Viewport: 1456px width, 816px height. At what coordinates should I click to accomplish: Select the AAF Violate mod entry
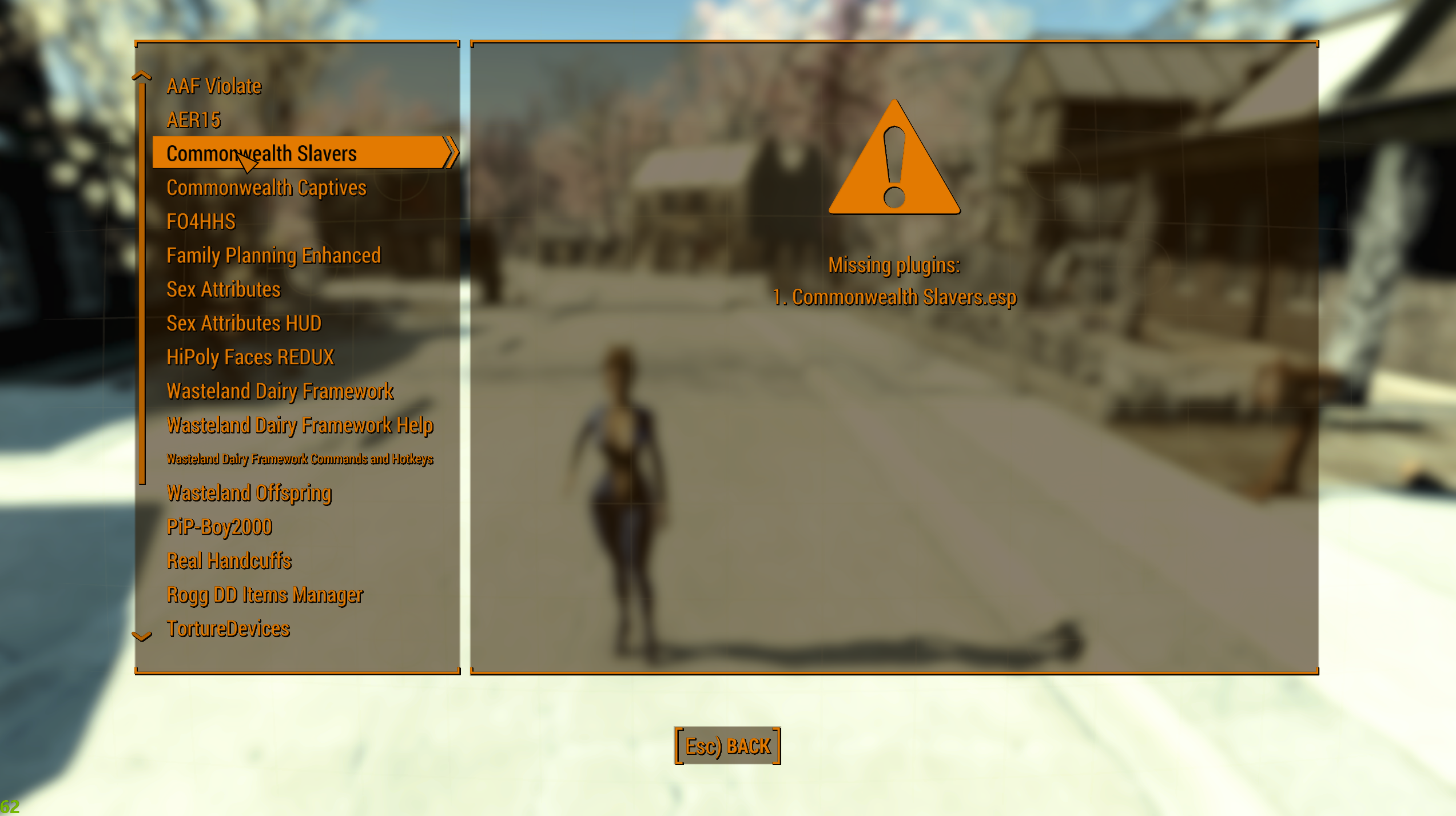214,86
